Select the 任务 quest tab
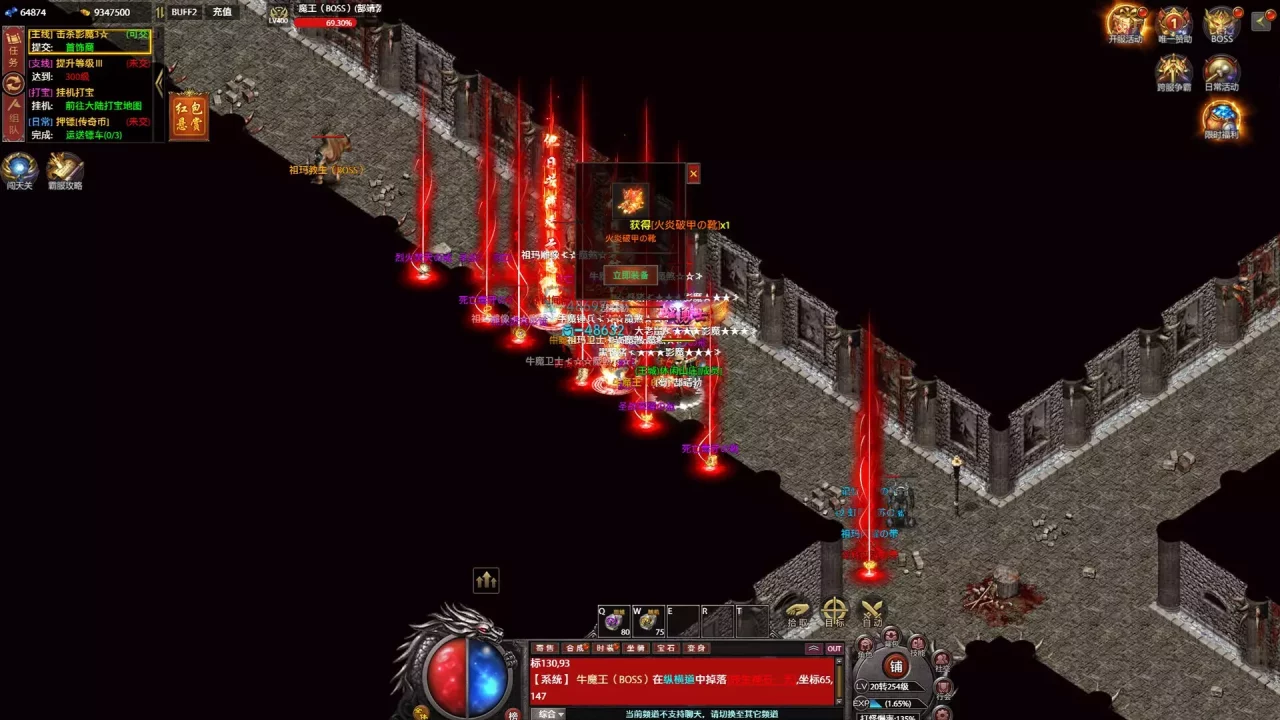Image resolution: width=1280 pixels, height=720 pixels. (x=14, y=56)
